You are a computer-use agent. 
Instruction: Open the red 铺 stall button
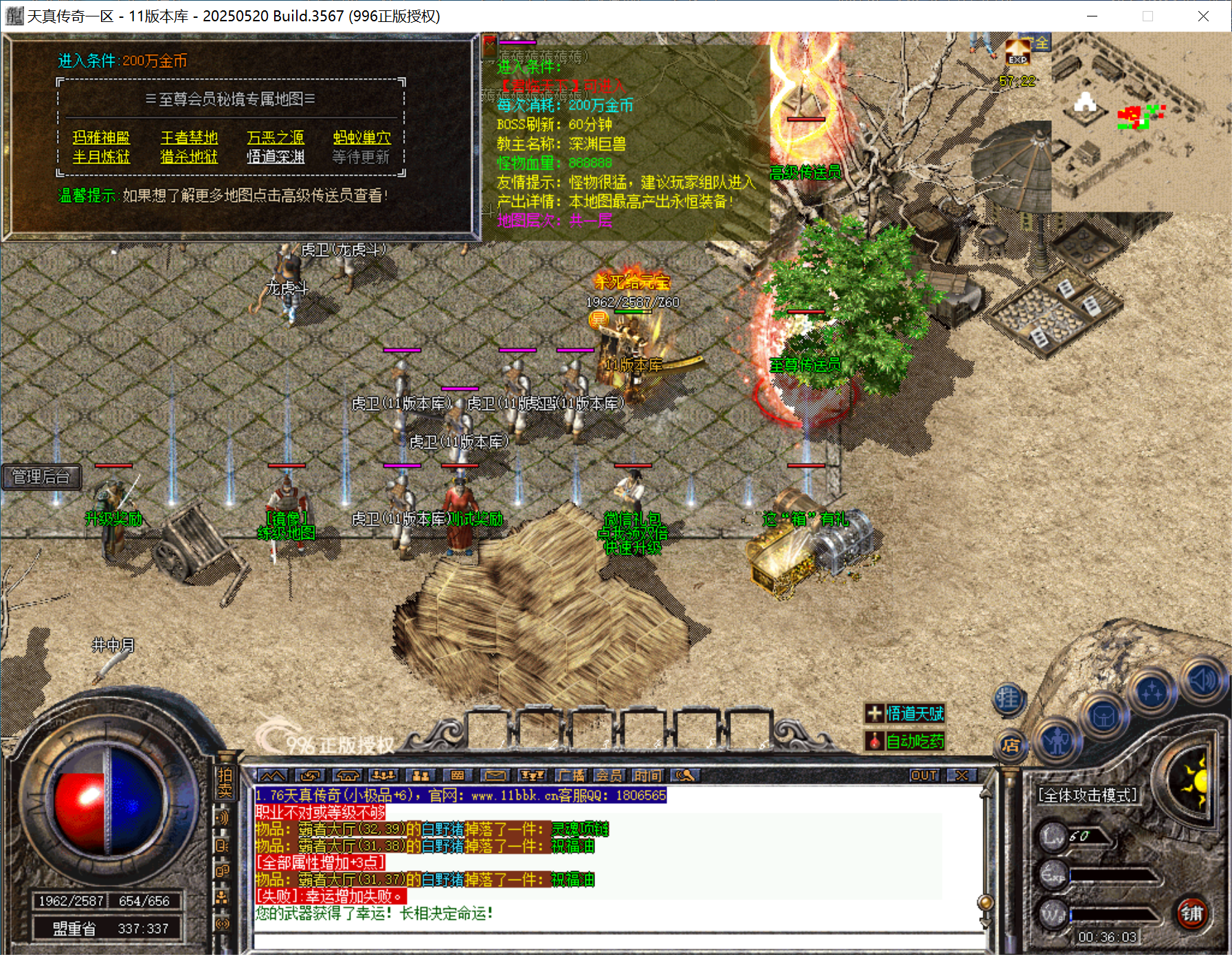1191,913
